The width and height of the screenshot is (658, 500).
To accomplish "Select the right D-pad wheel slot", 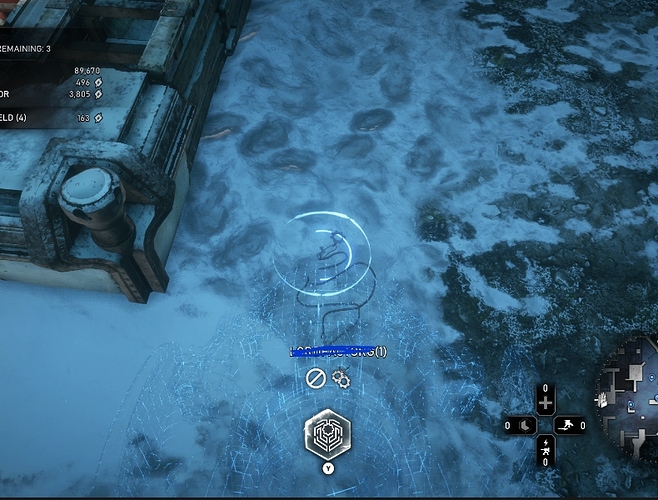I will coord(567,425).
